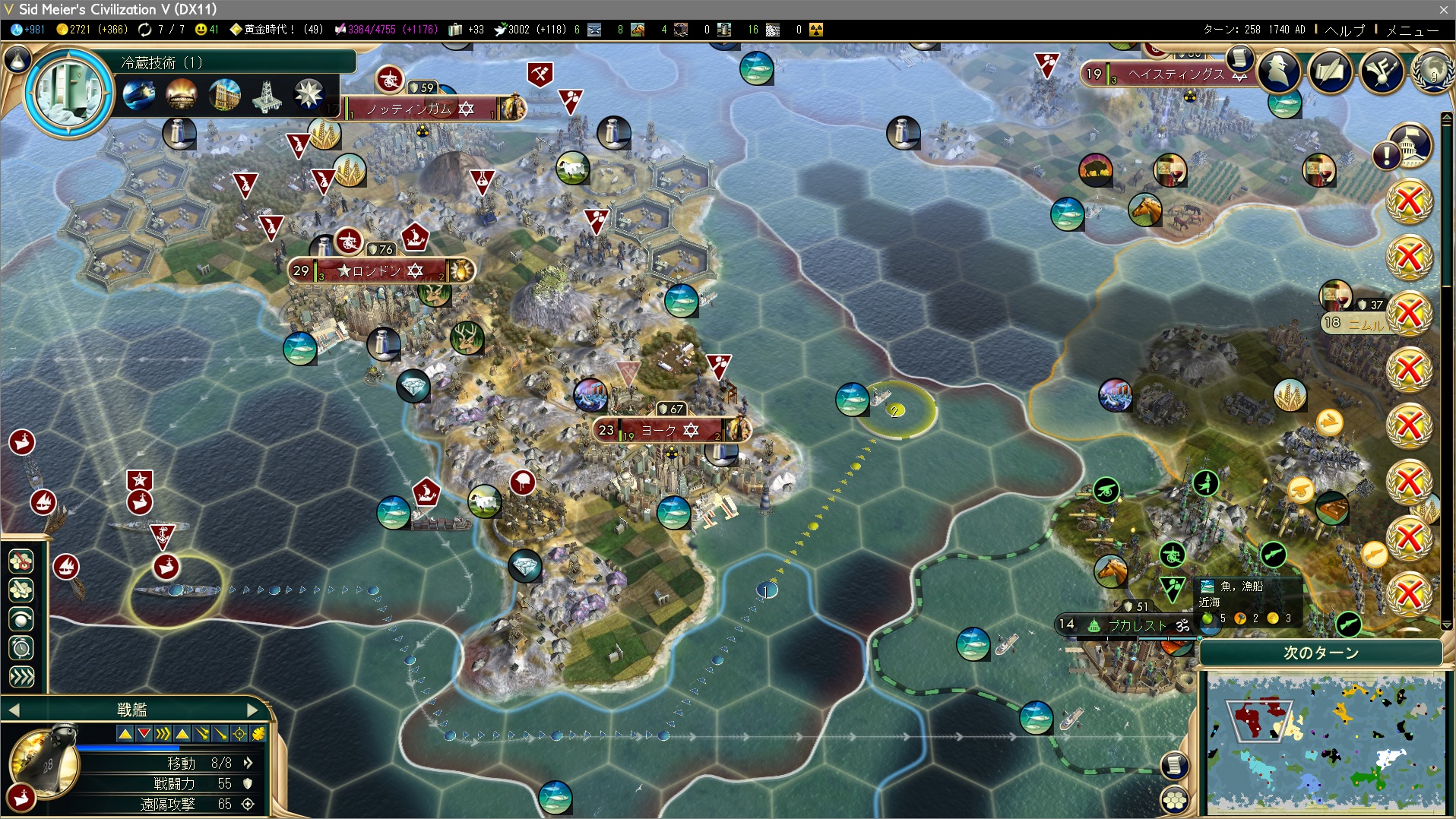End turn with 次のターン button
Image resolution: width=1456 pixels, height=819 pixels.
pyautogui.click(x=1321, y=653)
